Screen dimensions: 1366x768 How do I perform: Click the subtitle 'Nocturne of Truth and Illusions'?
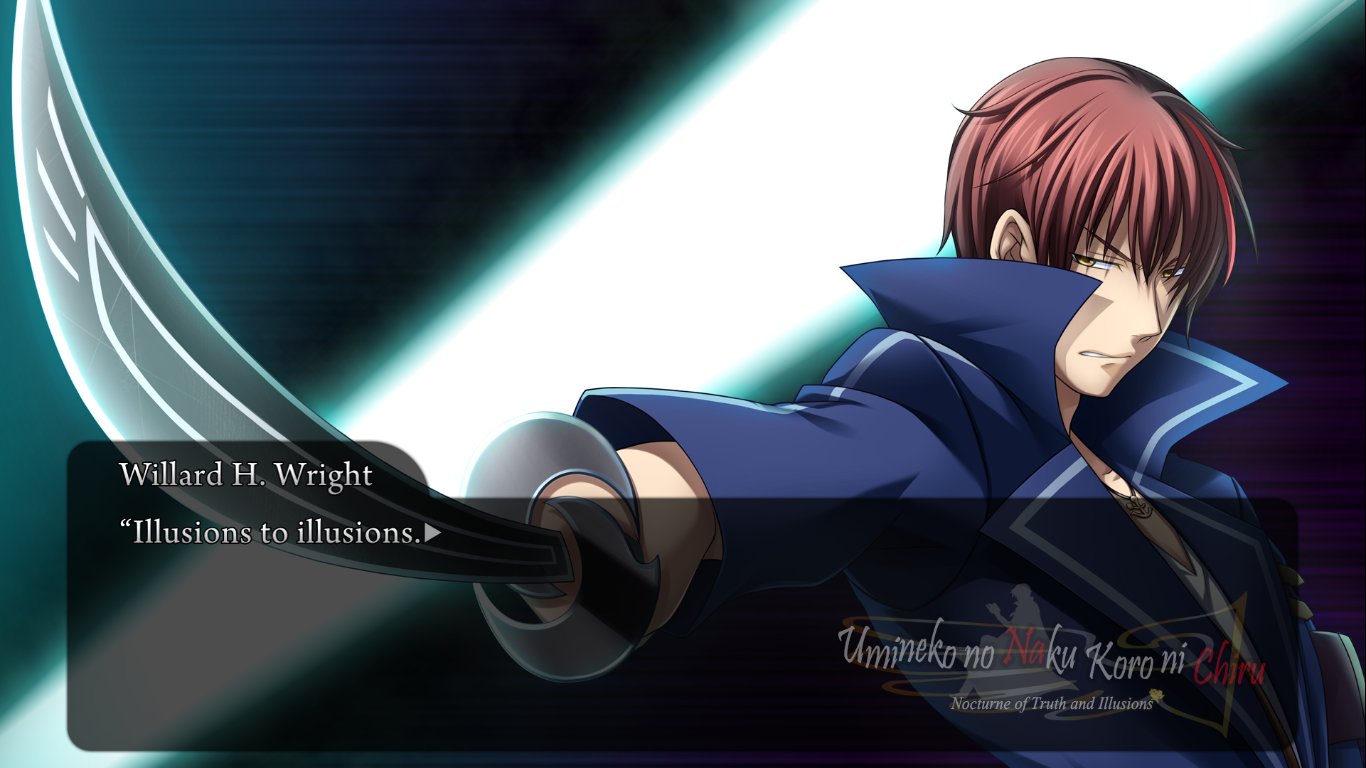coord(1050,703)
